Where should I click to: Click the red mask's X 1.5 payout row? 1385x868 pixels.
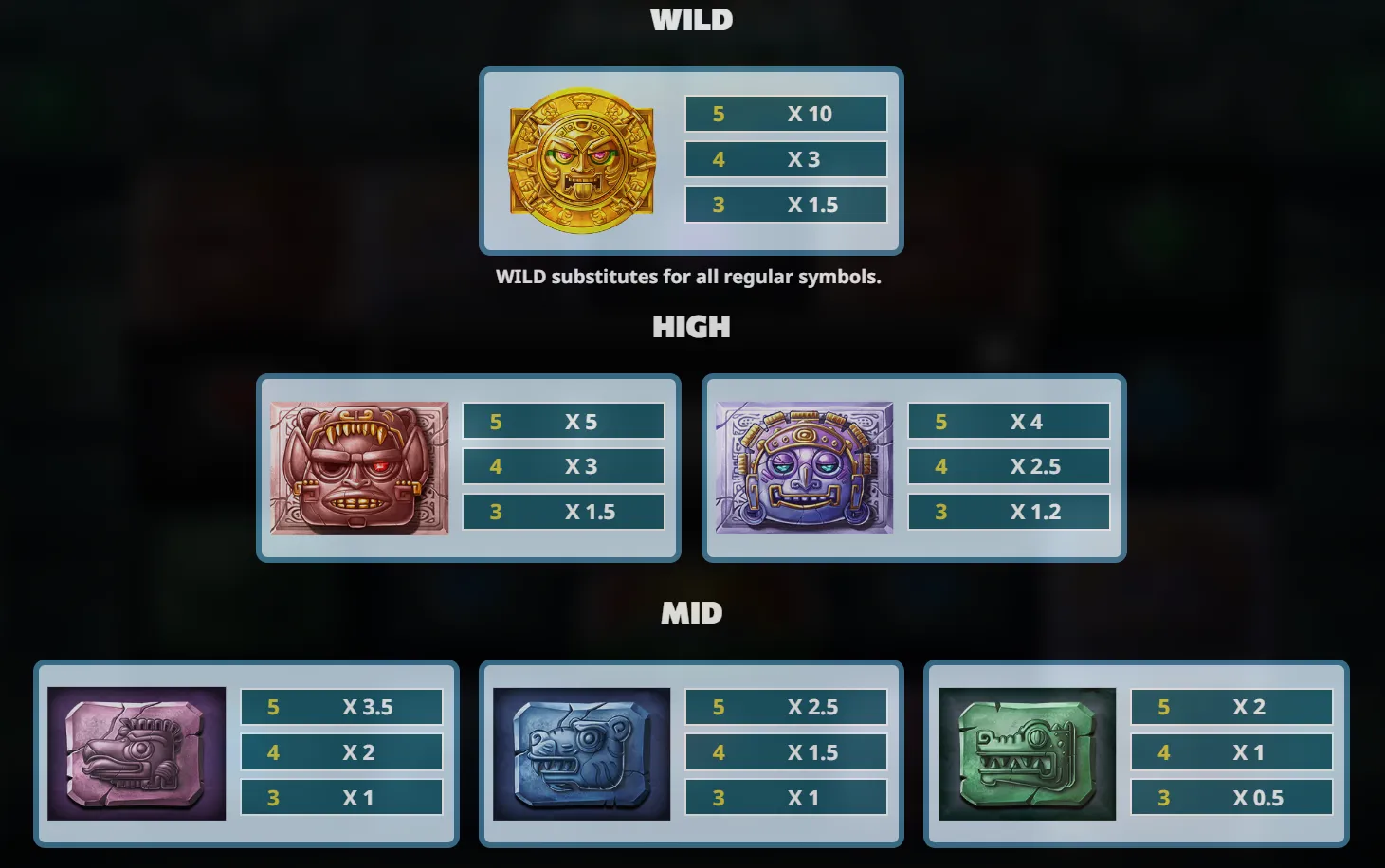(x=562, y=512)
